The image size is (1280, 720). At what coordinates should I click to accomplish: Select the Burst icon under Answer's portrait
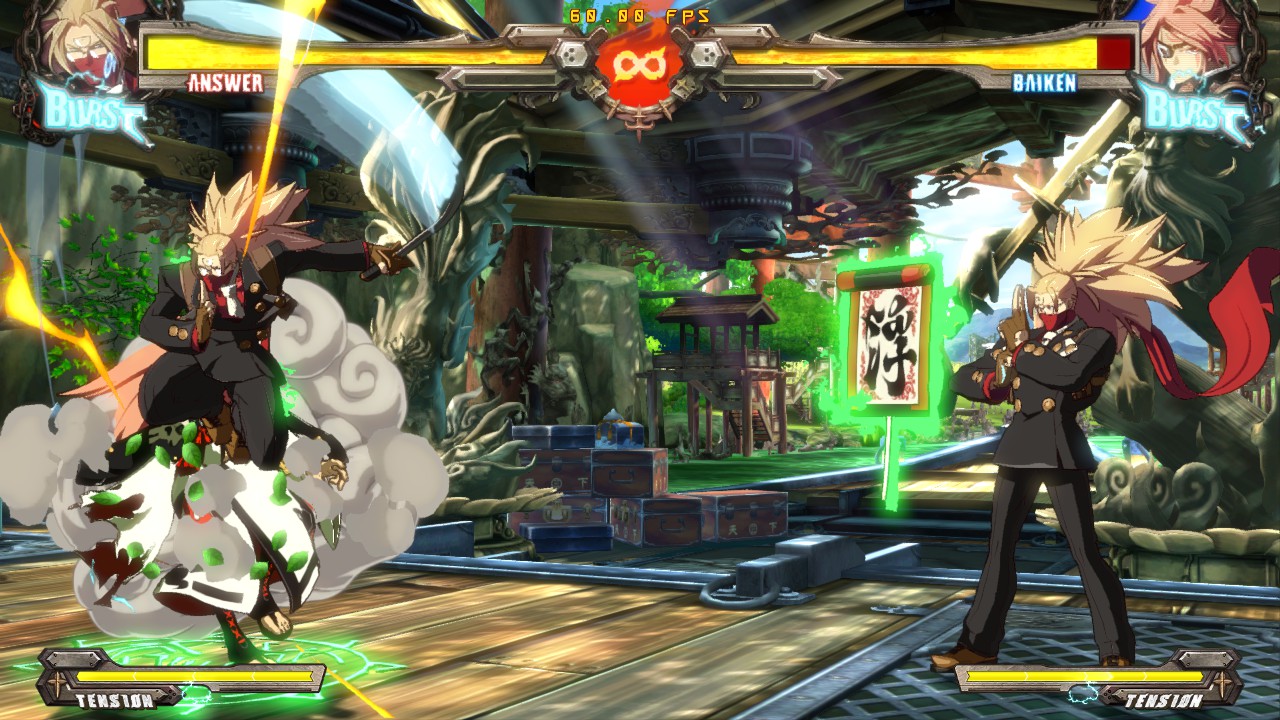point(90,113)
